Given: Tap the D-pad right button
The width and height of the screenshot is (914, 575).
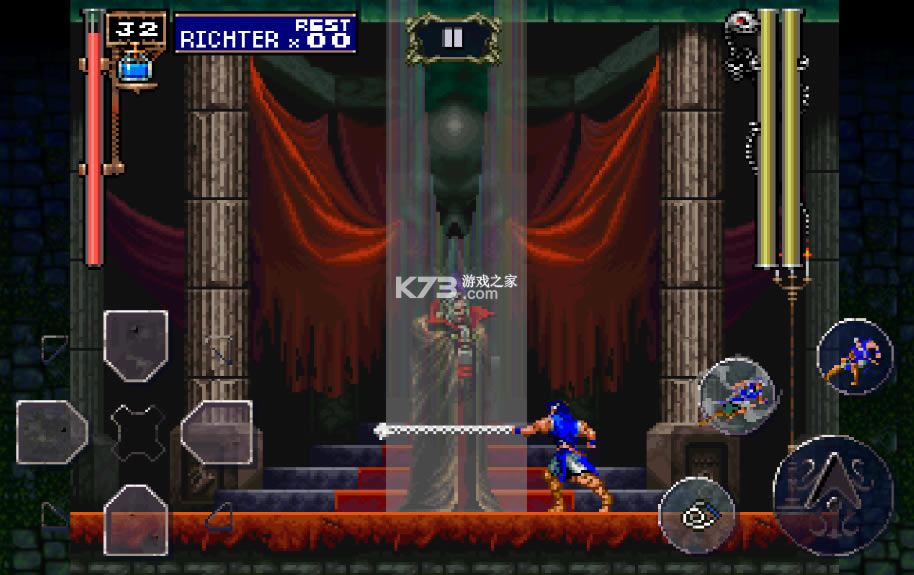Looking at the screenshot, I should (x=216, y=432).
